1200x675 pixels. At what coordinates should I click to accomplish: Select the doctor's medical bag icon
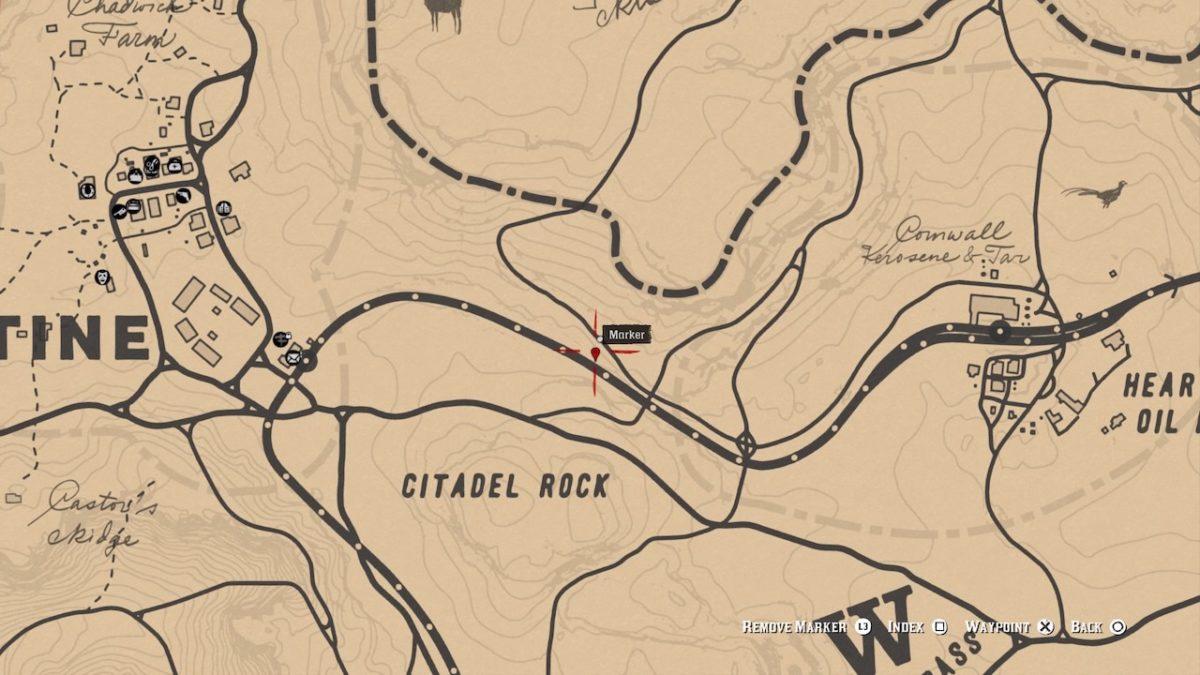coord(175,166)
